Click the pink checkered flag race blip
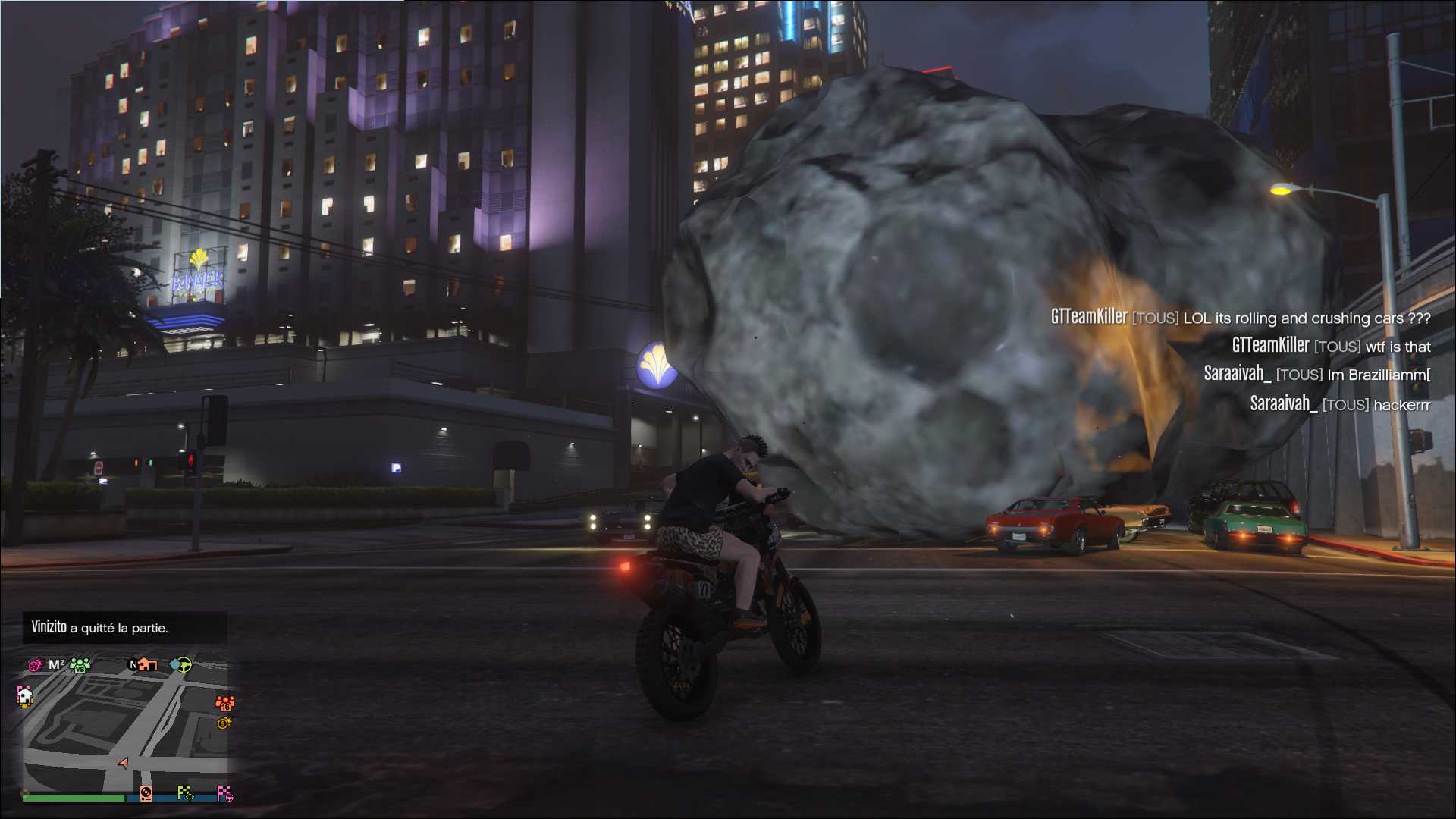 click(x=224, y=793)
